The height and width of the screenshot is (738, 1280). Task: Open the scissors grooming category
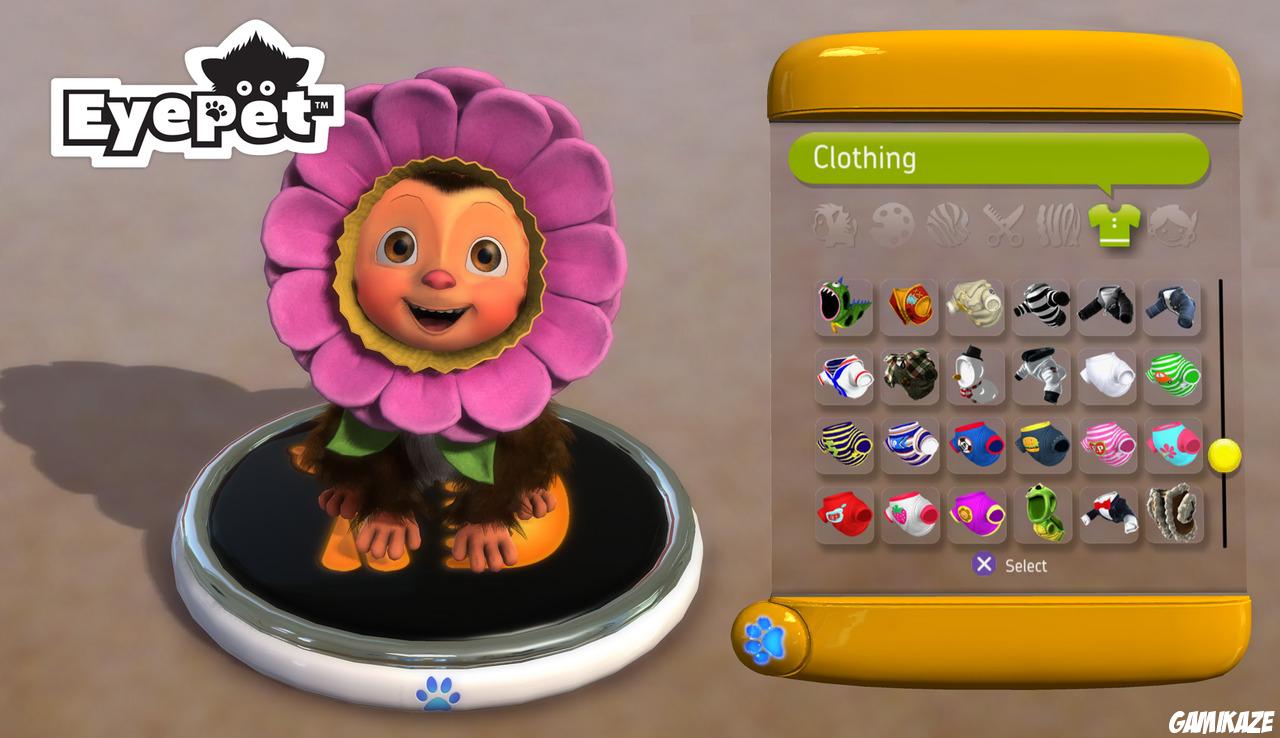click(x=1003, y=225)
